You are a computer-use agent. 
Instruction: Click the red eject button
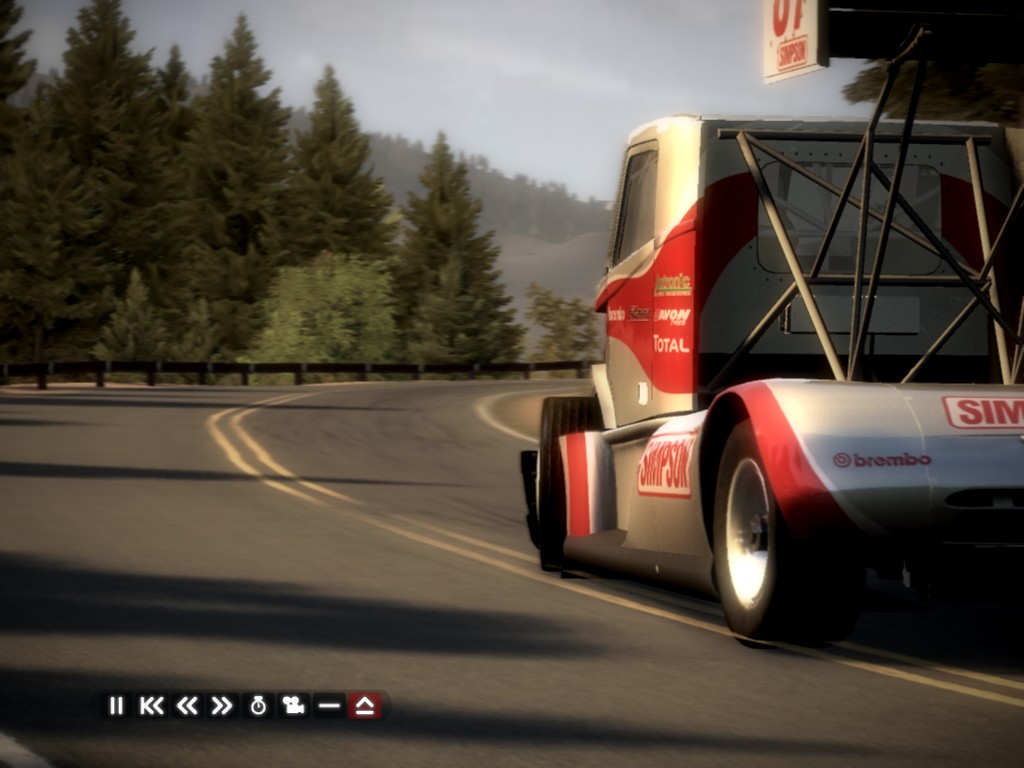tap(365, 705)
